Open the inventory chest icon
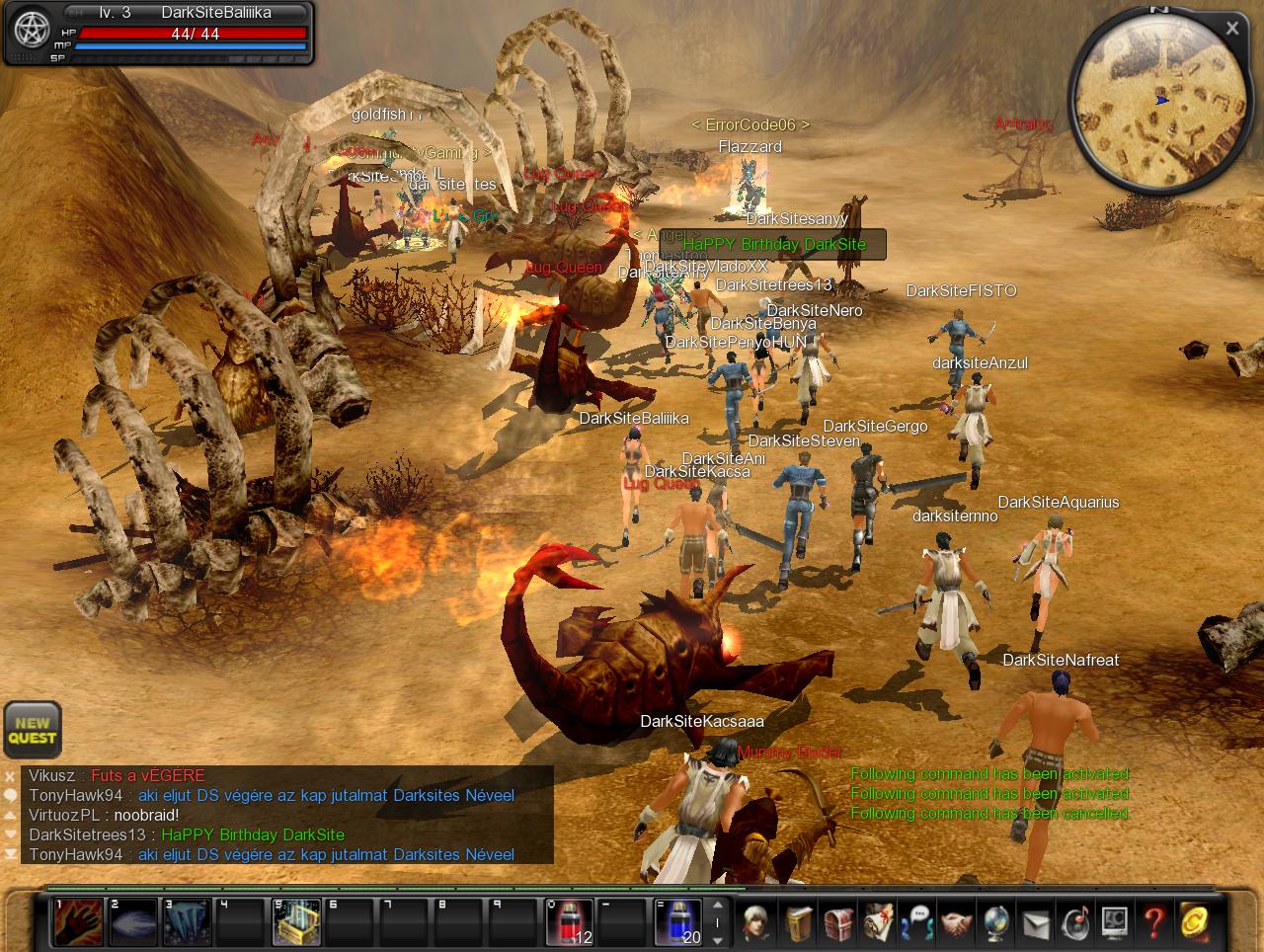 [838, 922]
